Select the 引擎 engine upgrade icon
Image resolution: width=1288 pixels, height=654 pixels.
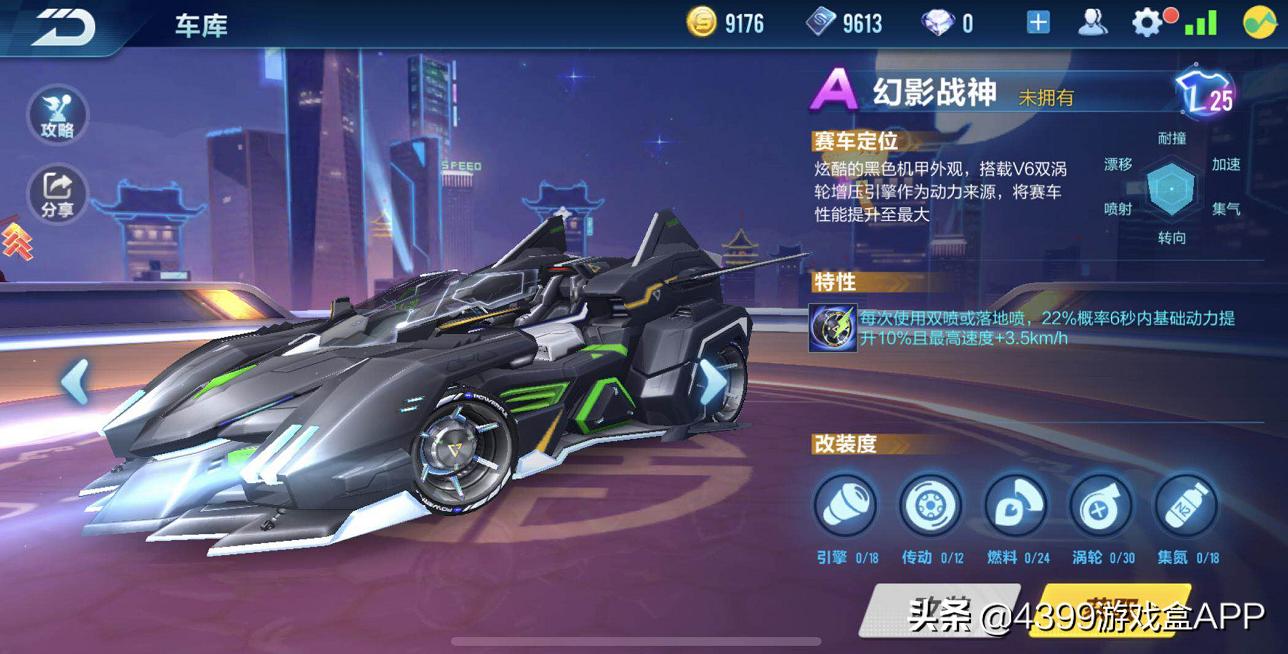coord(845,505)
